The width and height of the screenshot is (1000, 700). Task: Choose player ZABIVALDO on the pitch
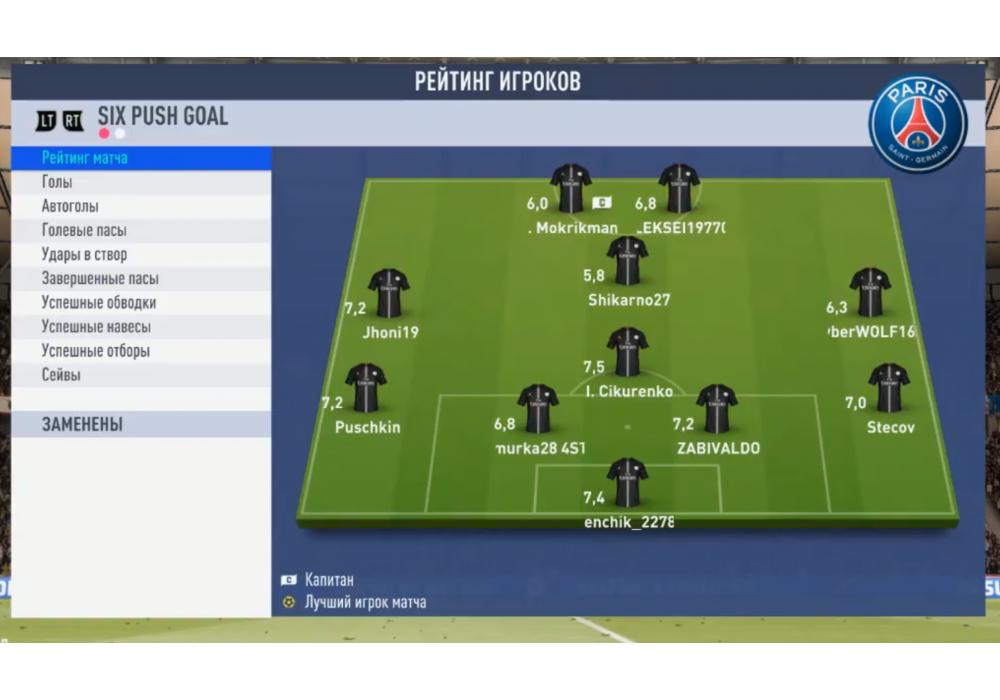pyautogui.click(x=717, y=408)
